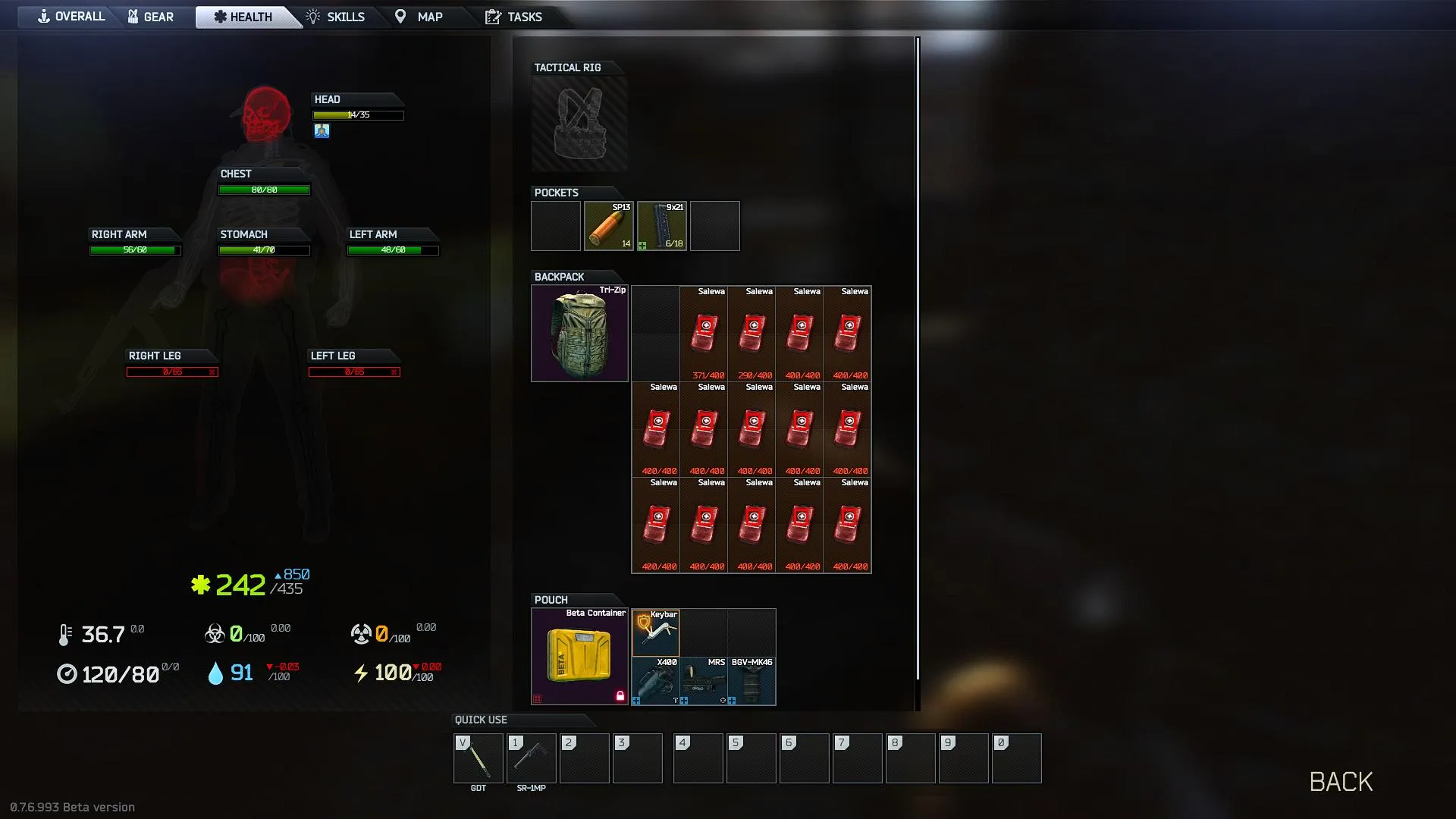Show the Skills tab
The width and height of the screenshot is (1456, 819).
pos(335,17)
